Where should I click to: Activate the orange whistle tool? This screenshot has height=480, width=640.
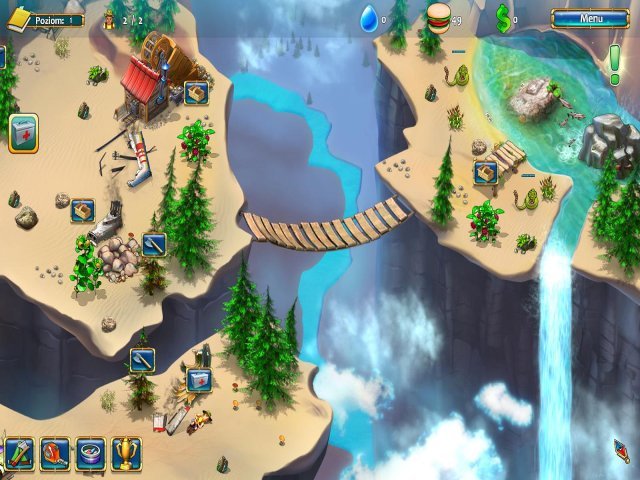tap(55, 454)
